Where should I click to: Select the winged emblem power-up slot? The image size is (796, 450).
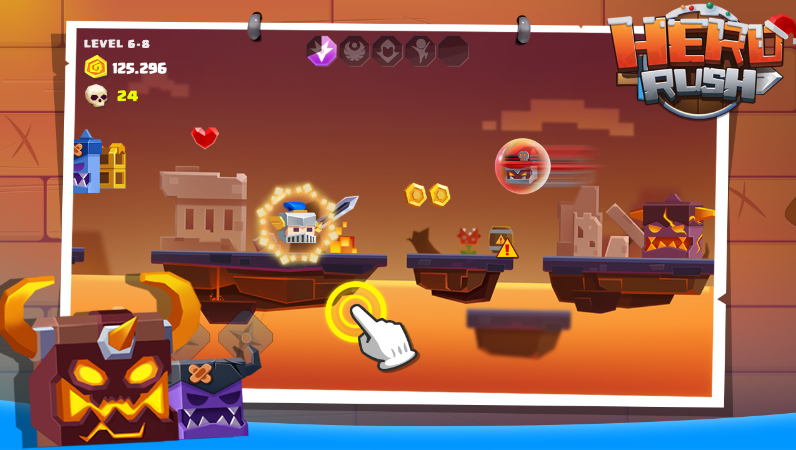point(355,50)
